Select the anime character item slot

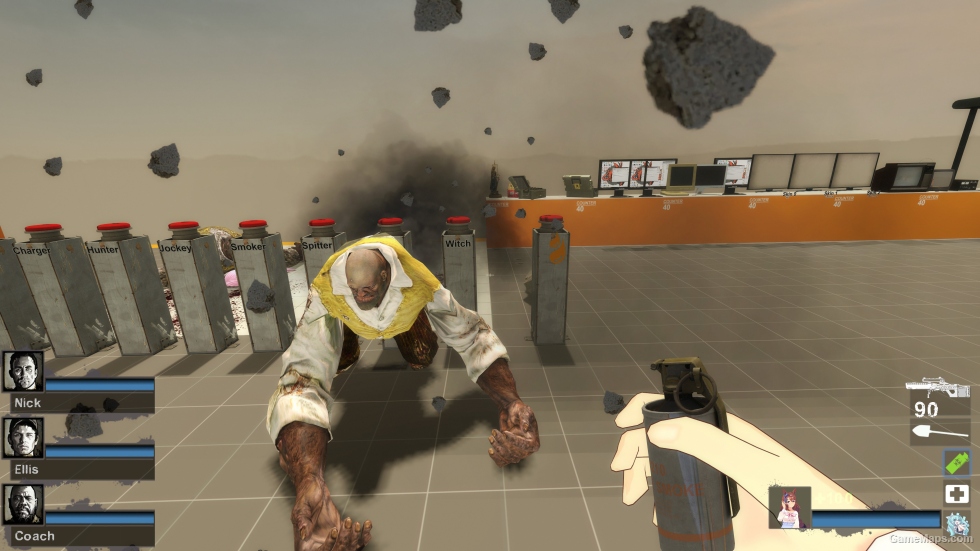(x=957, y=524)
